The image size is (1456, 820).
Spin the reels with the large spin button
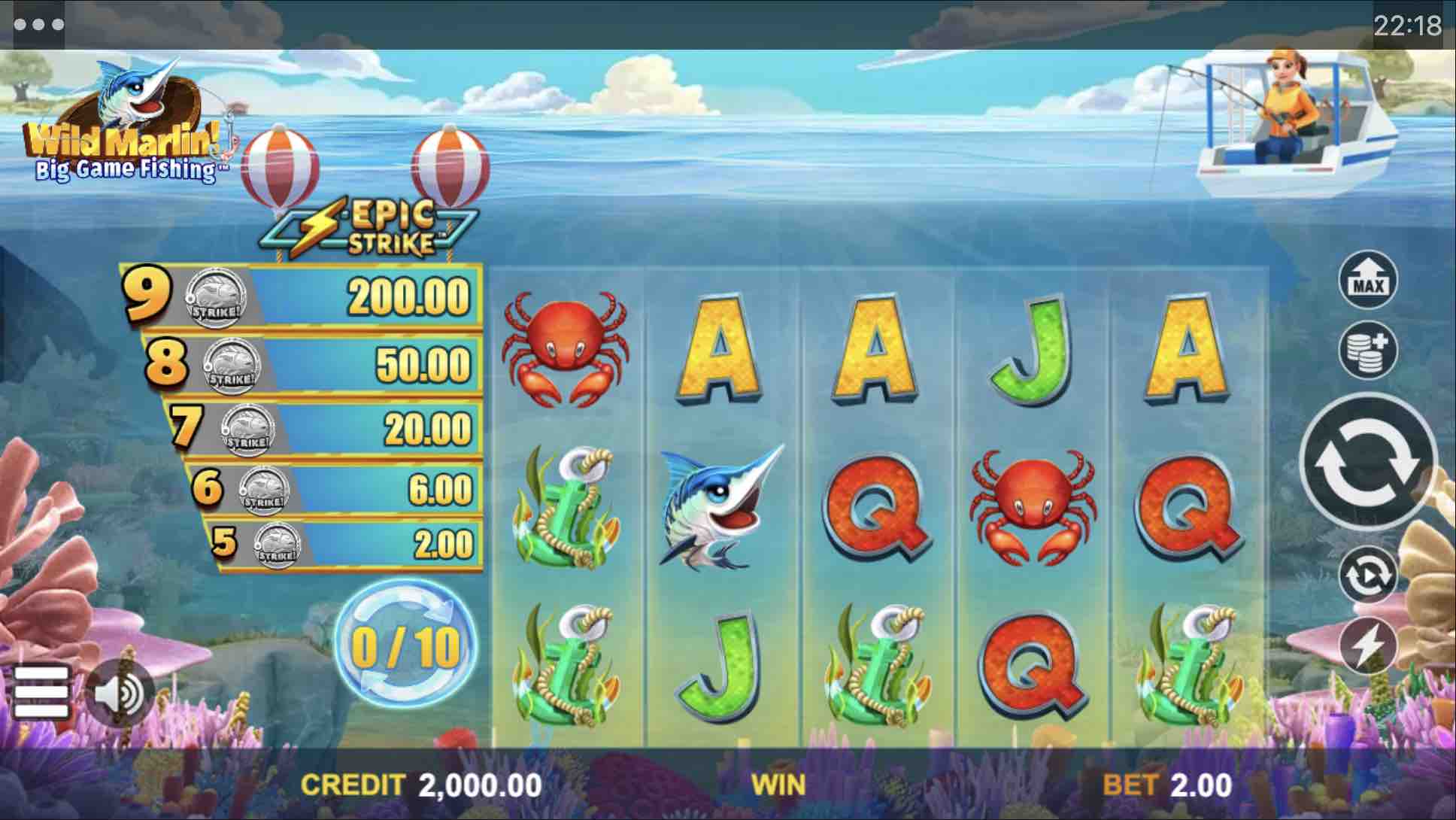coord(1368,463)
